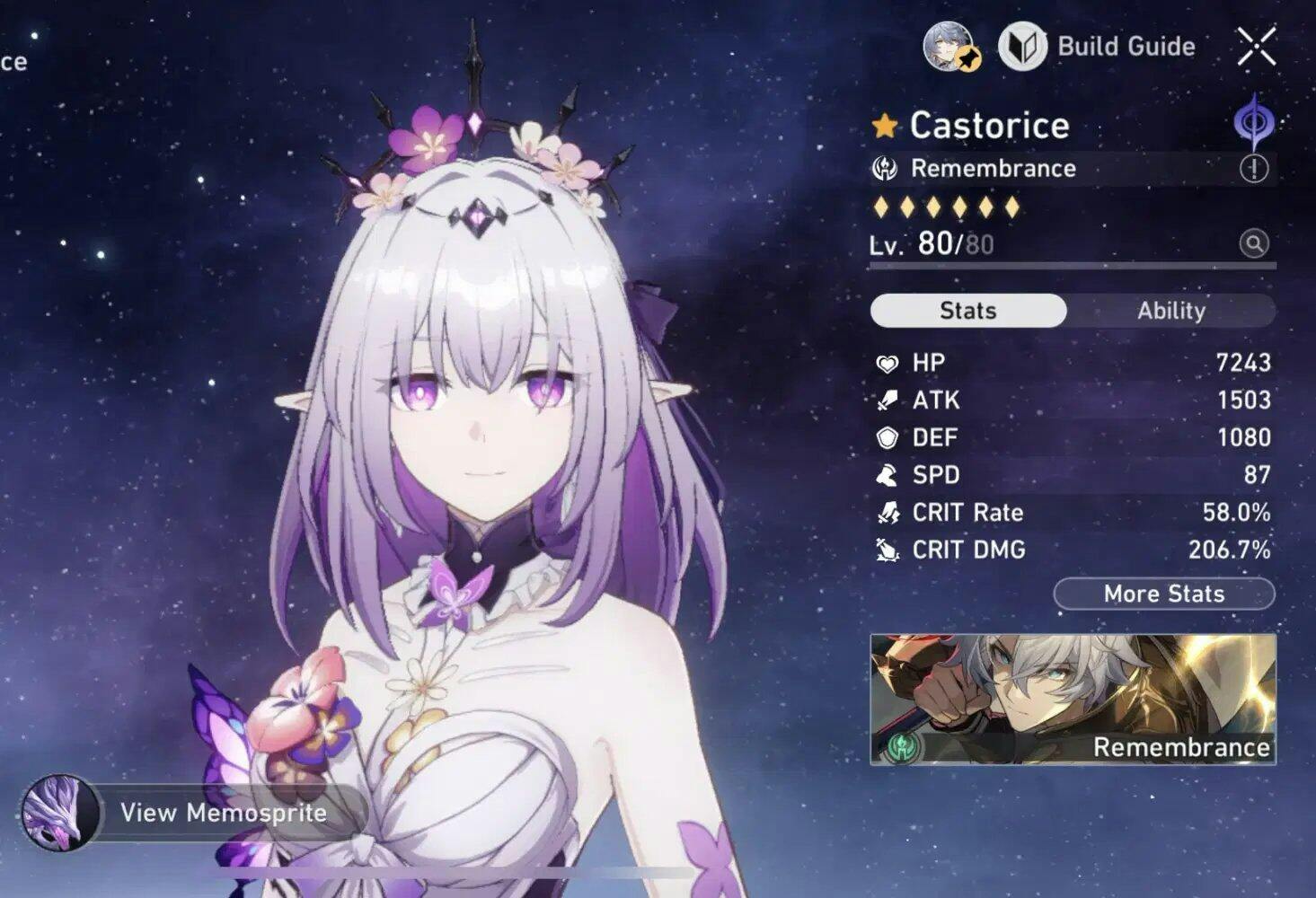Show More Stats
Image resolution: width=1316 pixels, height=898 pixels.
click(1163, 594)
